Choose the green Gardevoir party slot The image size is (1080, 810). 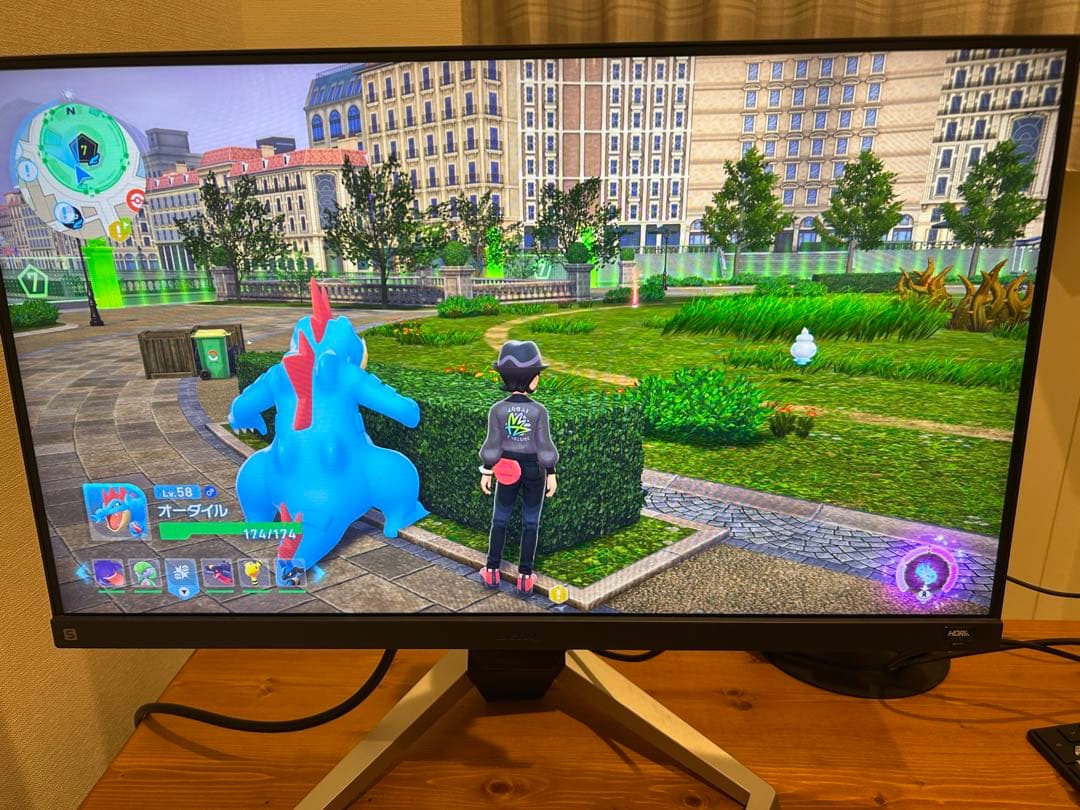[x=145, y=573]
